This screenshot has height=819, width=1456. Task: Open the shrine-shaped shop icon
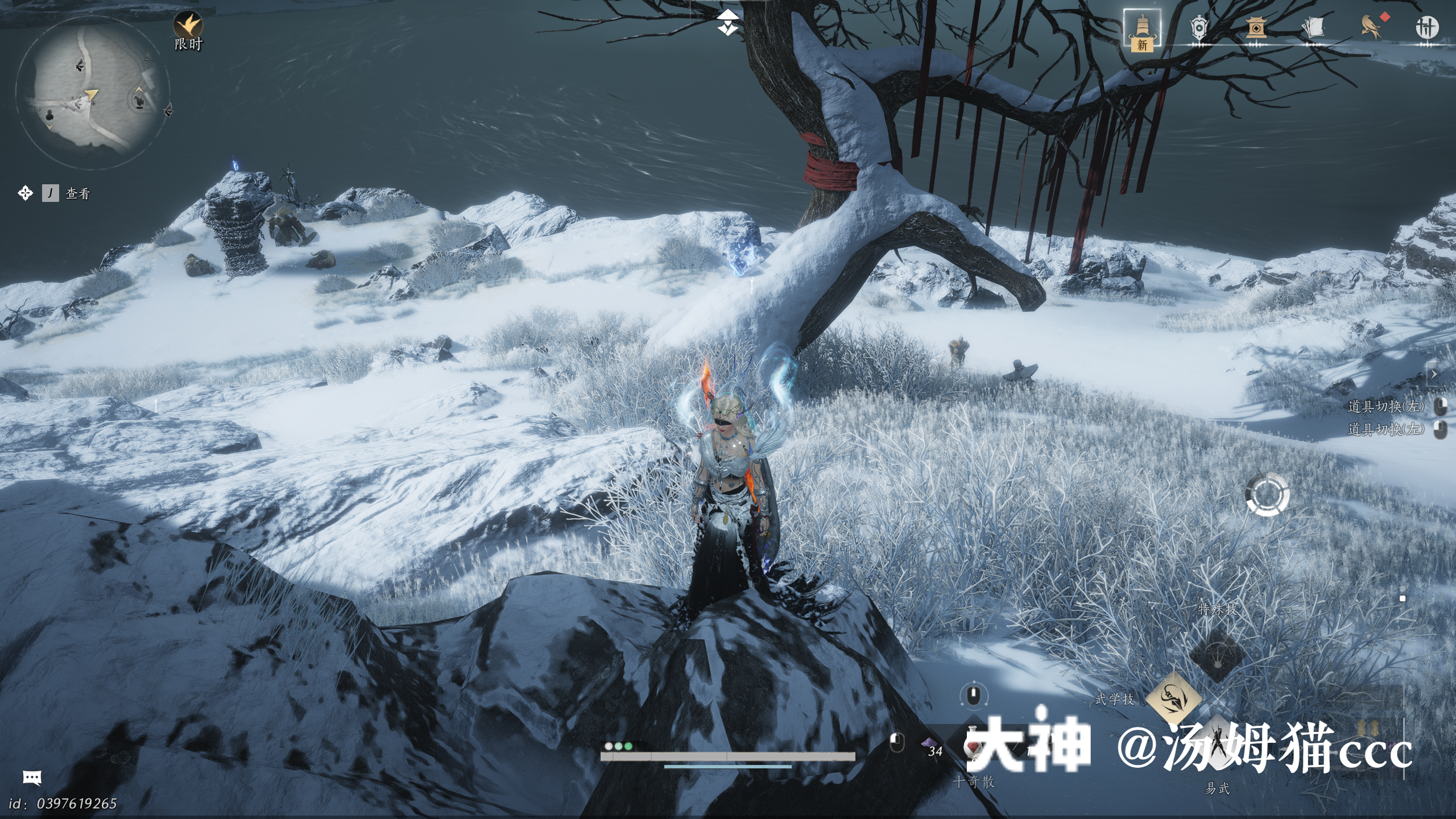point(1256,27)
